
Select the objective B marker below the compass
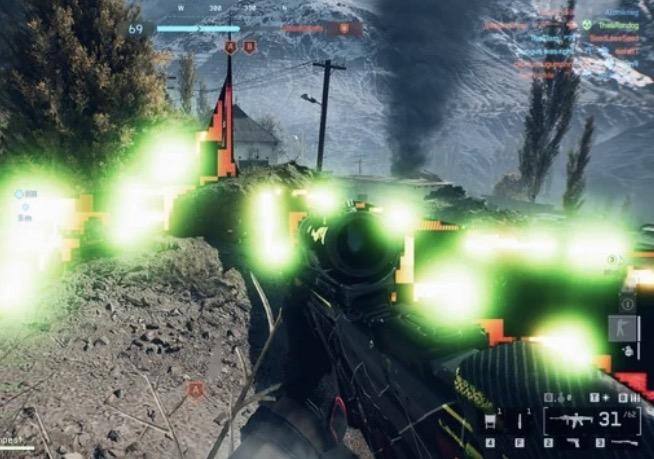(x=249, y=47)
